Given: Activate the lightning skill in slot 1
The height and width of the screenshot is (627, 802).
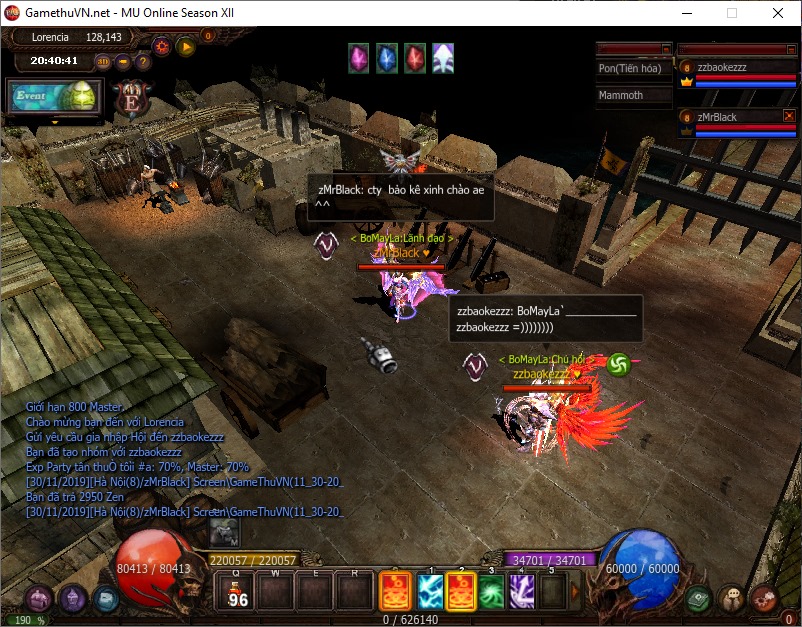Looking at the screenshot, I should 430,592.
